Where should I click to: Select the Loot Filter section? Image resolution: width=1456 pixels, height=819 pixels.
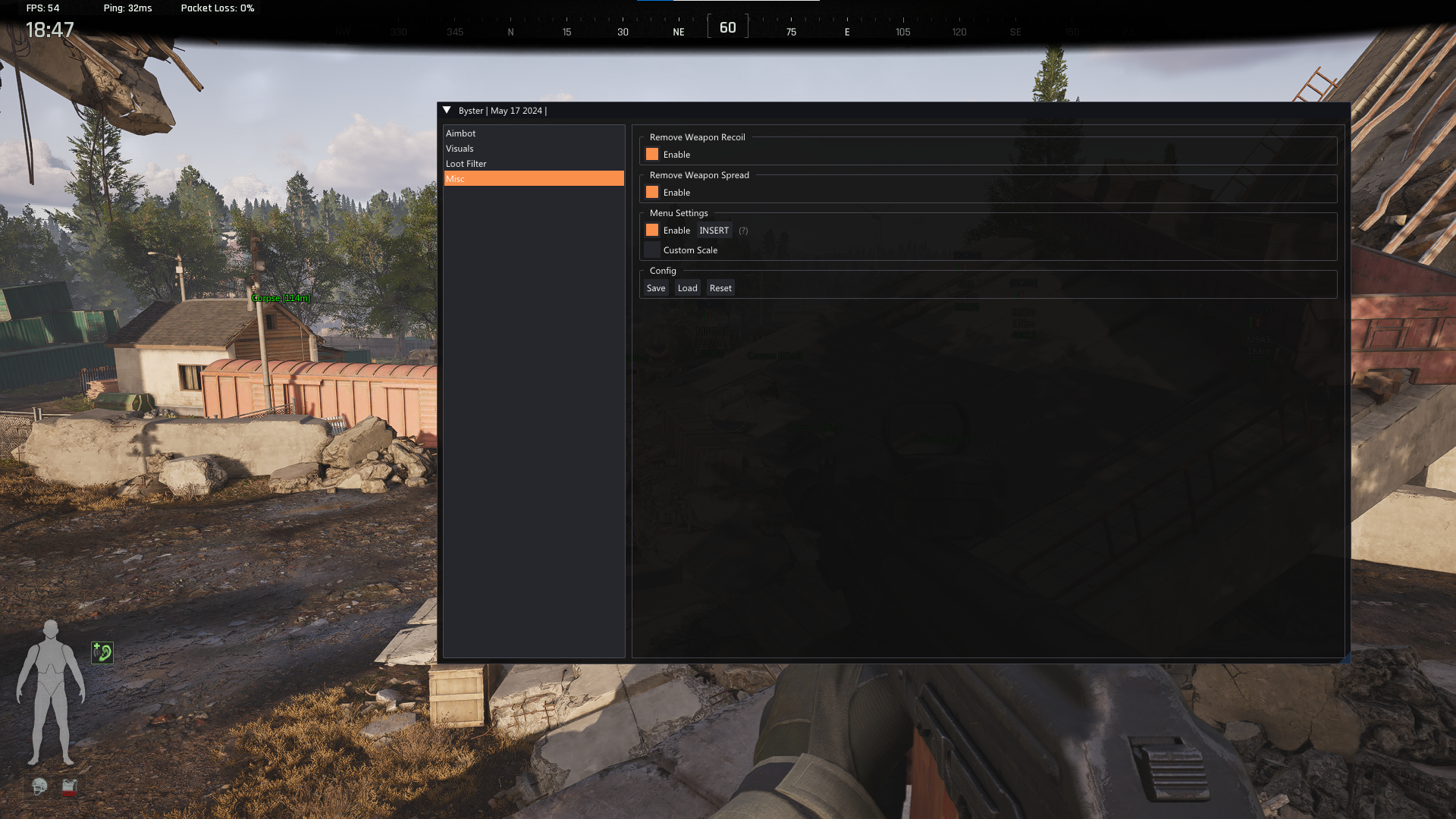point(466,164)
